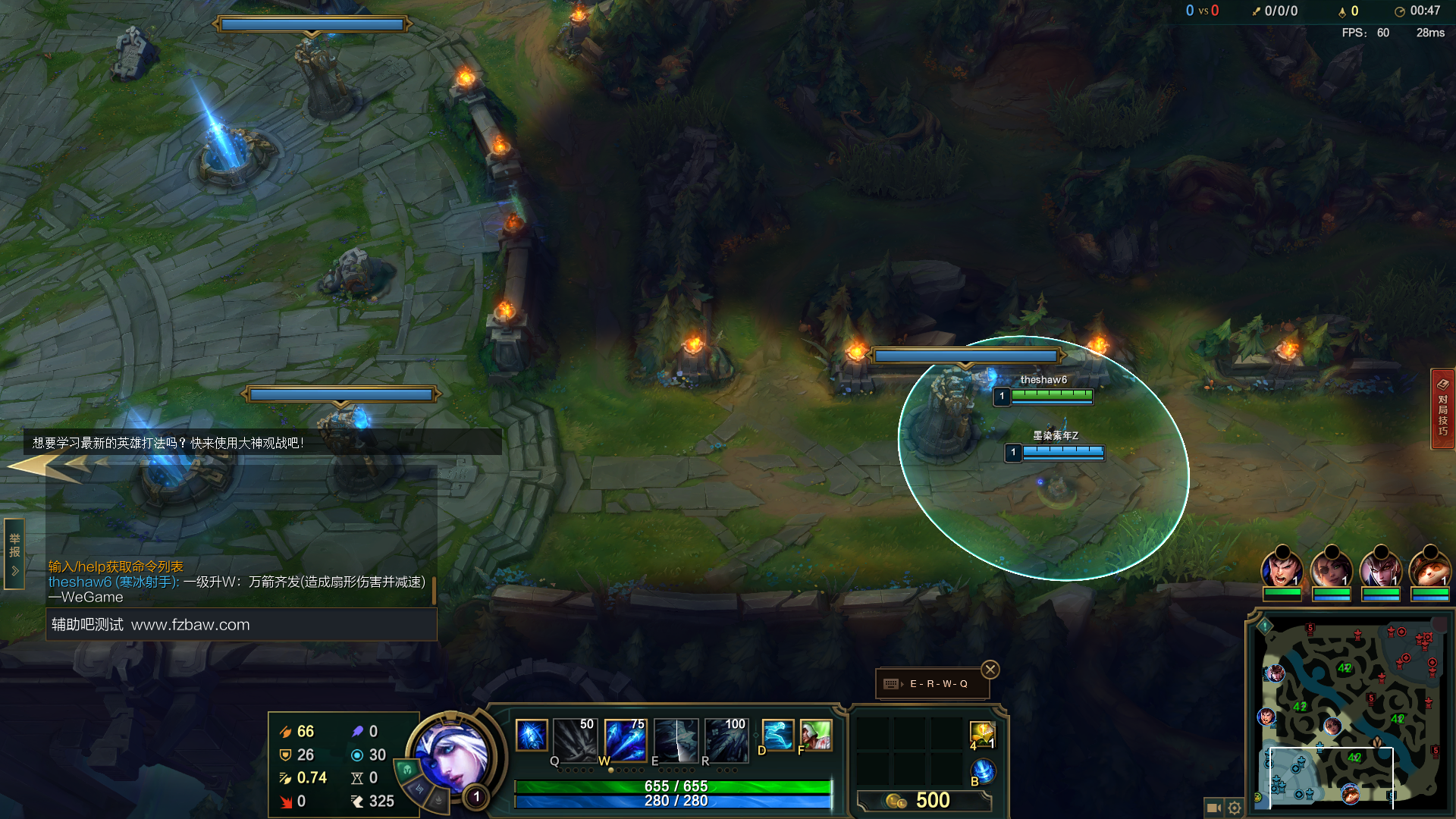Activate Ashe's Volley ability on W
The height and width of the screenshot is (819, 1456).
coord(626,739)
